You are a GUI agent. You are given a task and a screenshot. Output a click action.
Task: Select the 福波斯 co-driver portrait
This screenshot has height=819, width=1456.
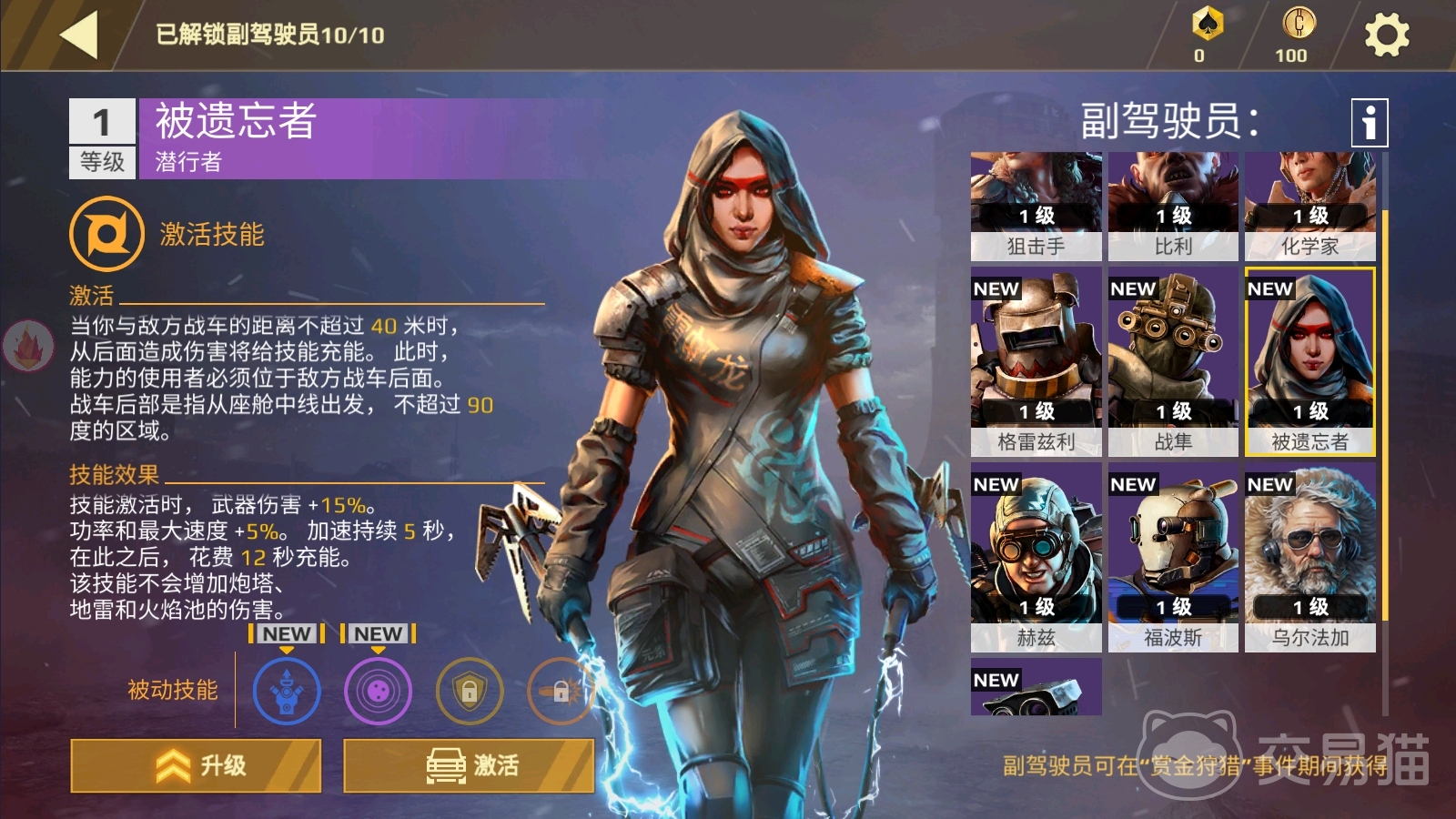1173,557
